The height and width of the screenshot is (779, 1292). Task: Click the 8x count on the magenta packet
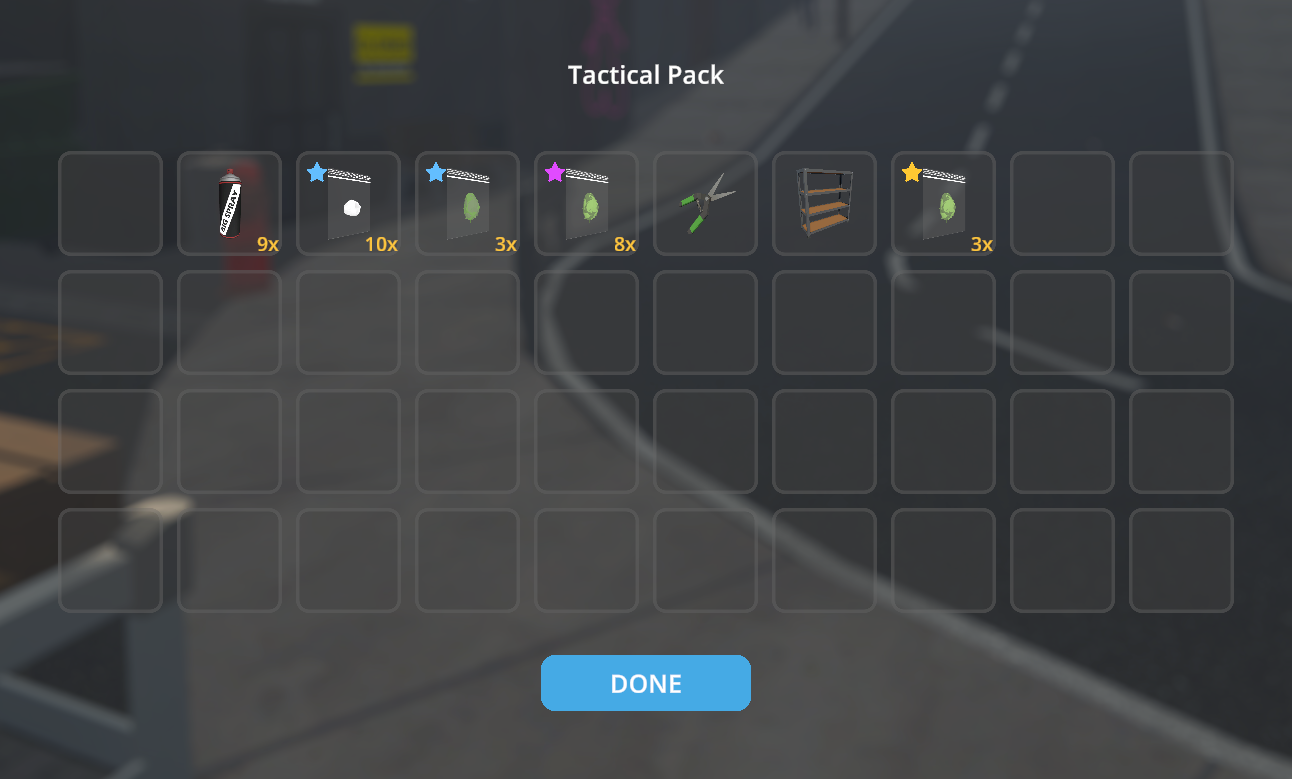[x=625, y=243]
